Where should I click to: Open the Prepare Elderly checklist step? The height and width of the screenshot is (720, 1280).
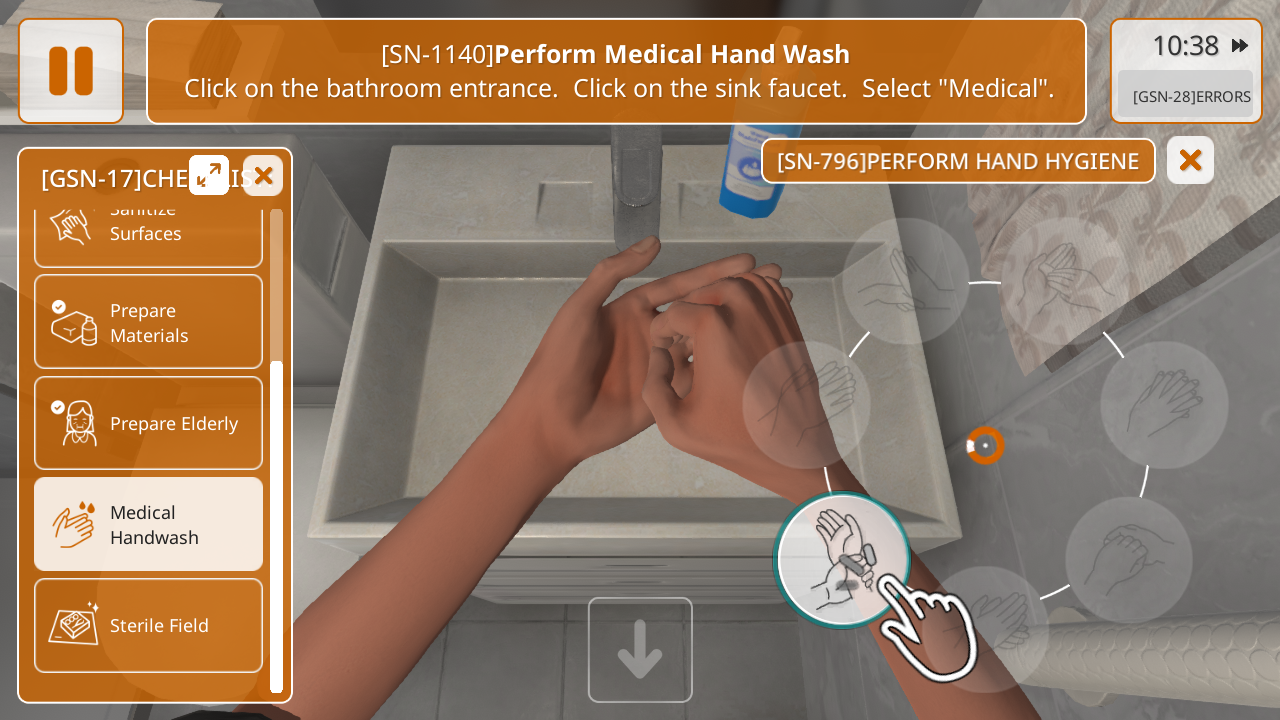click(148, 423)
